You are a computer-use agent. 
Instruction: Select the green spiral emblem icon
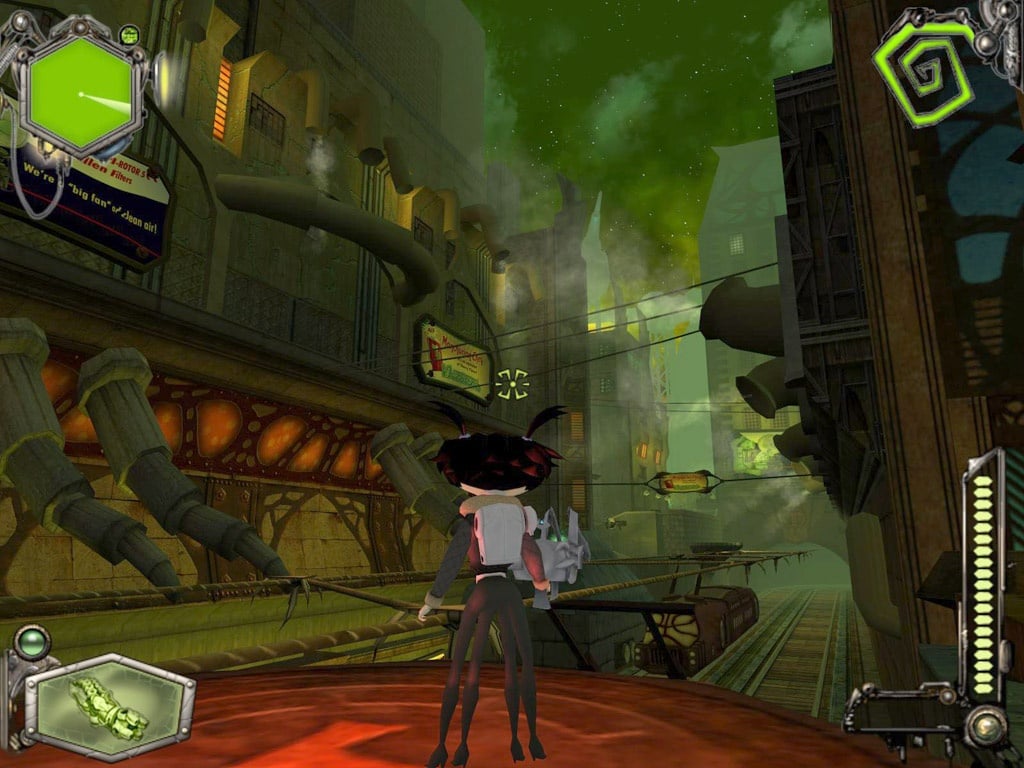click(924, 70)
